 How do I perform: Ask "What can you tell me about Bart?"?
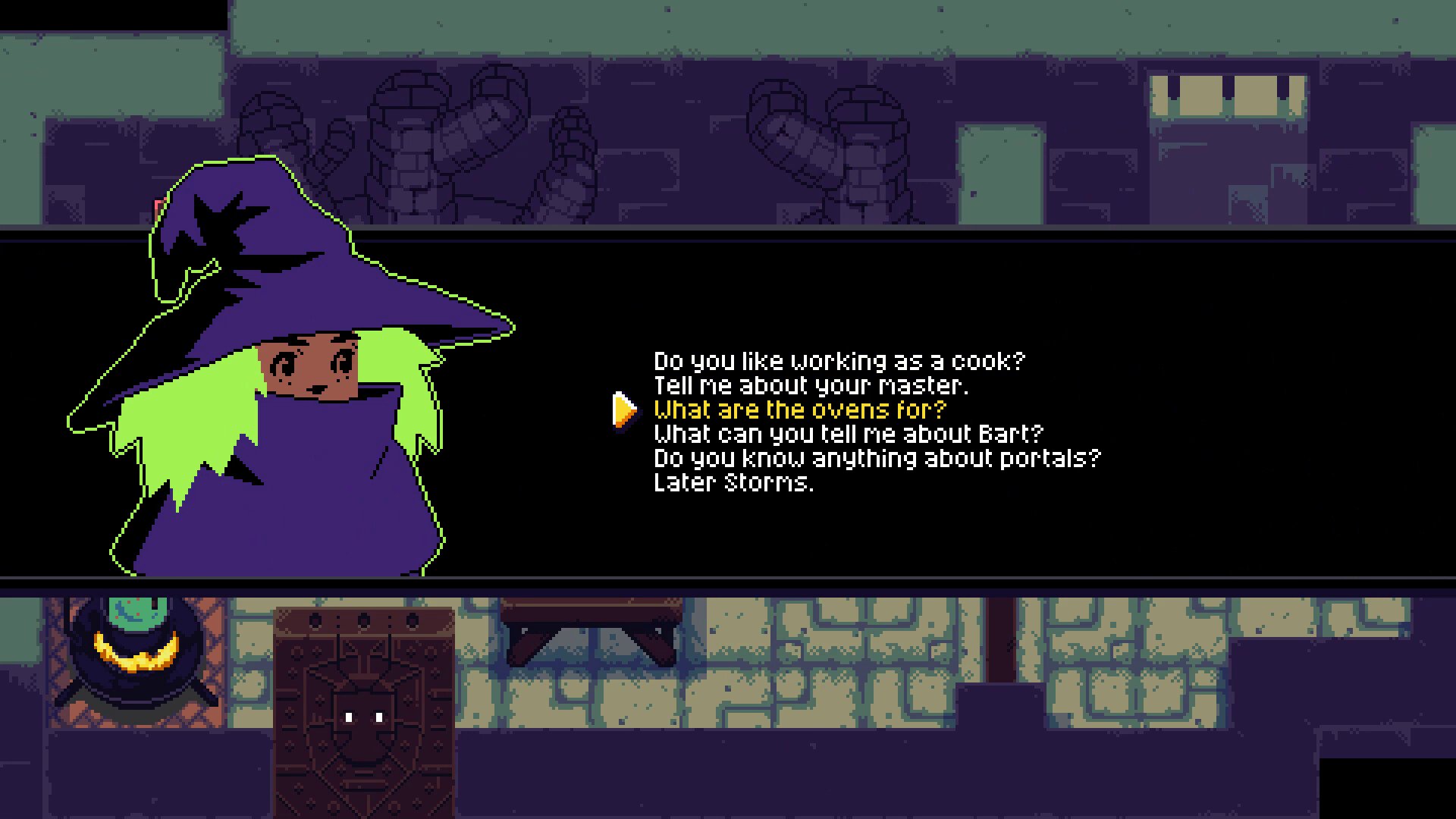[849, 434]
